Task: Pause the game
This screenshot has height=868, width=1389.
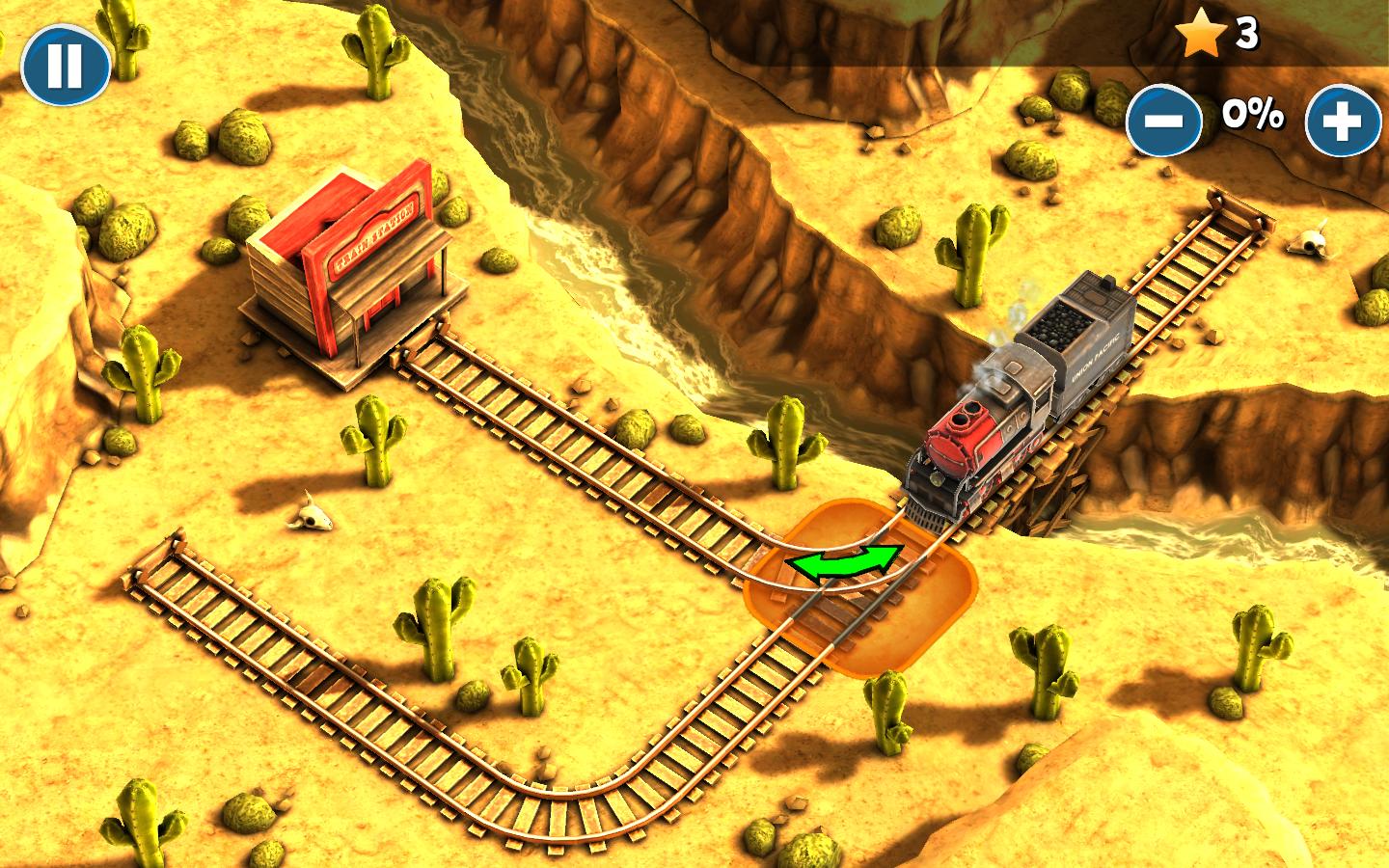Action: pos(65,66)
